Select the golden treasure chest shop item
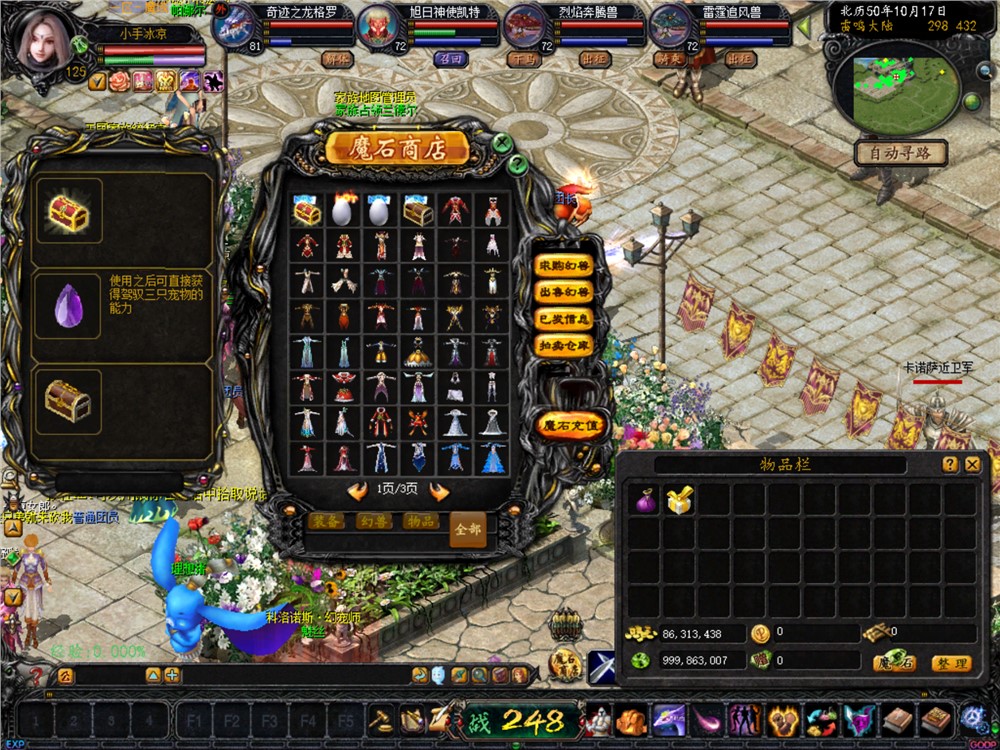 pyautogui.click(x=307, y=211)
